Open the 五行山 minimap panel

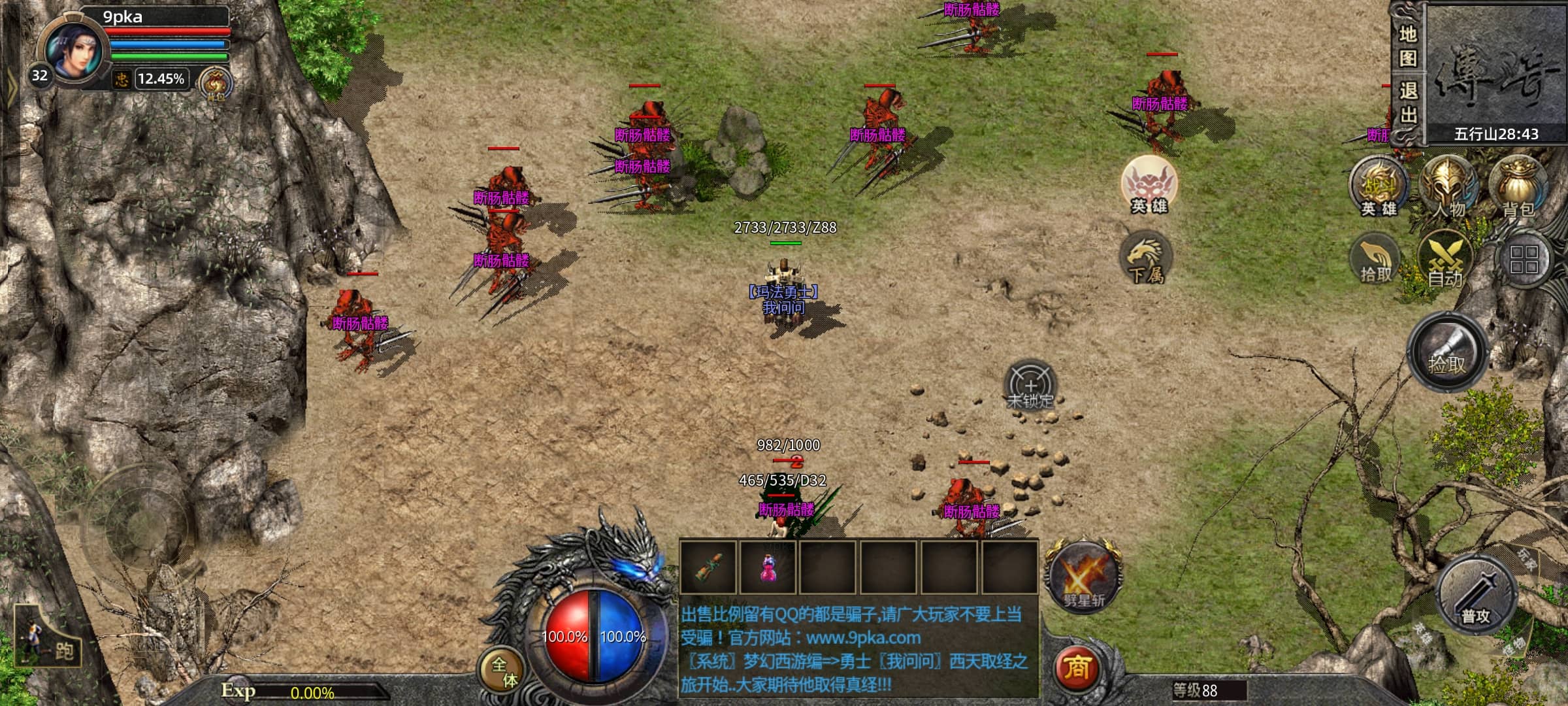(1495, 73)
